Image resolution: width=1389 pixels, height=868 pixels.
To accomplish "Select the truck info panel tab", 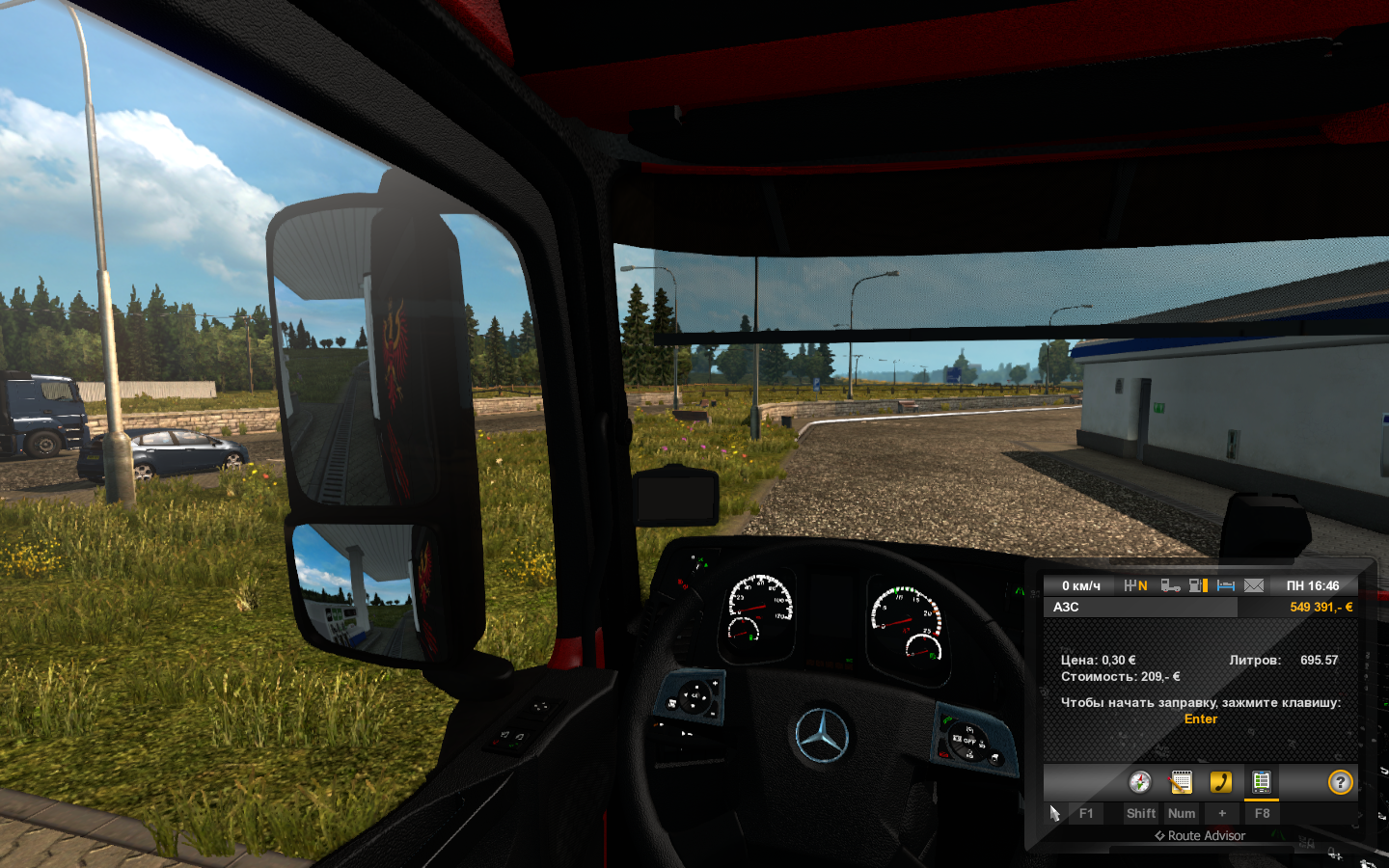I will coord(1262,782).
